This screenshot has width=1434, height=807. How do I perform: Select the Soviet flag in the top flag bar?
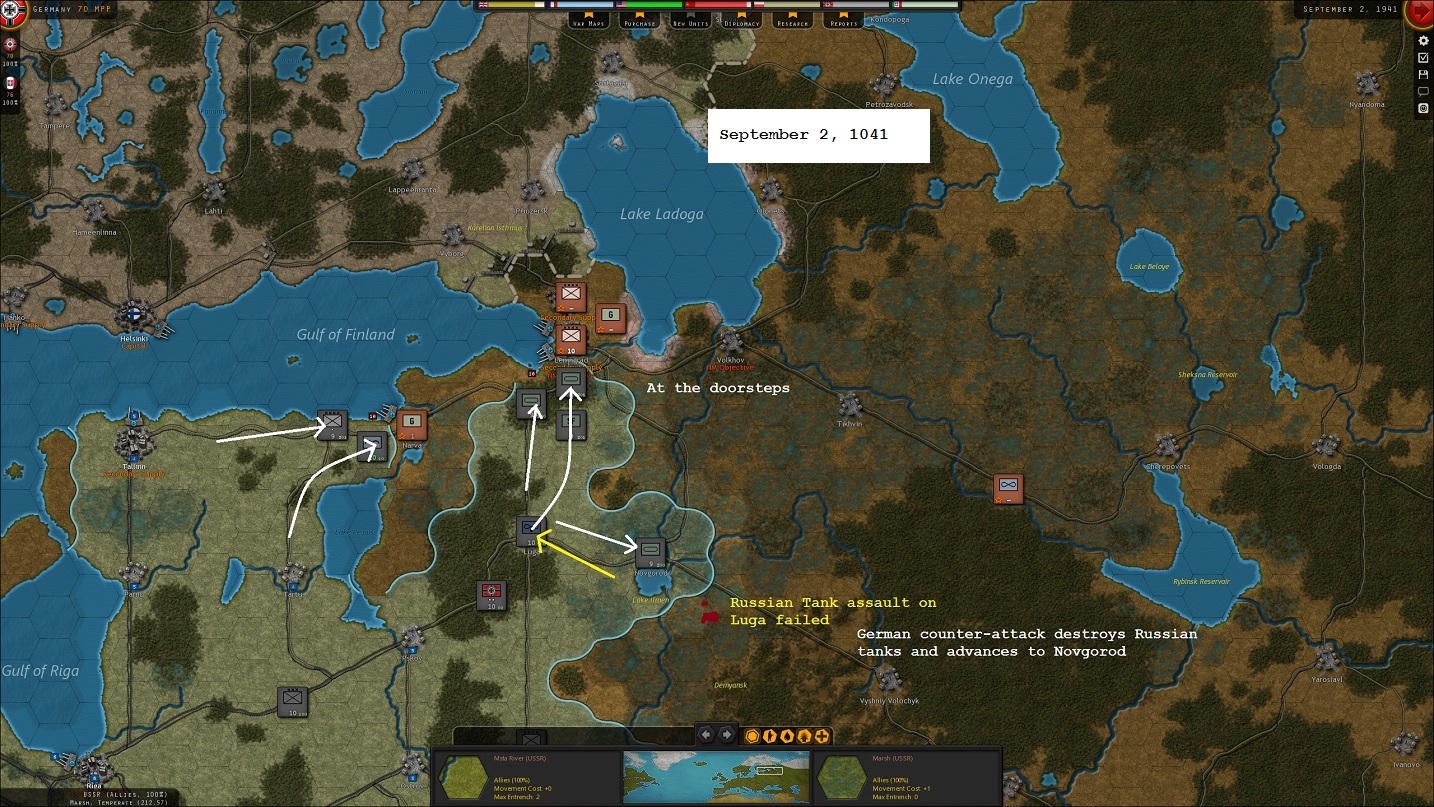[690, 4]
